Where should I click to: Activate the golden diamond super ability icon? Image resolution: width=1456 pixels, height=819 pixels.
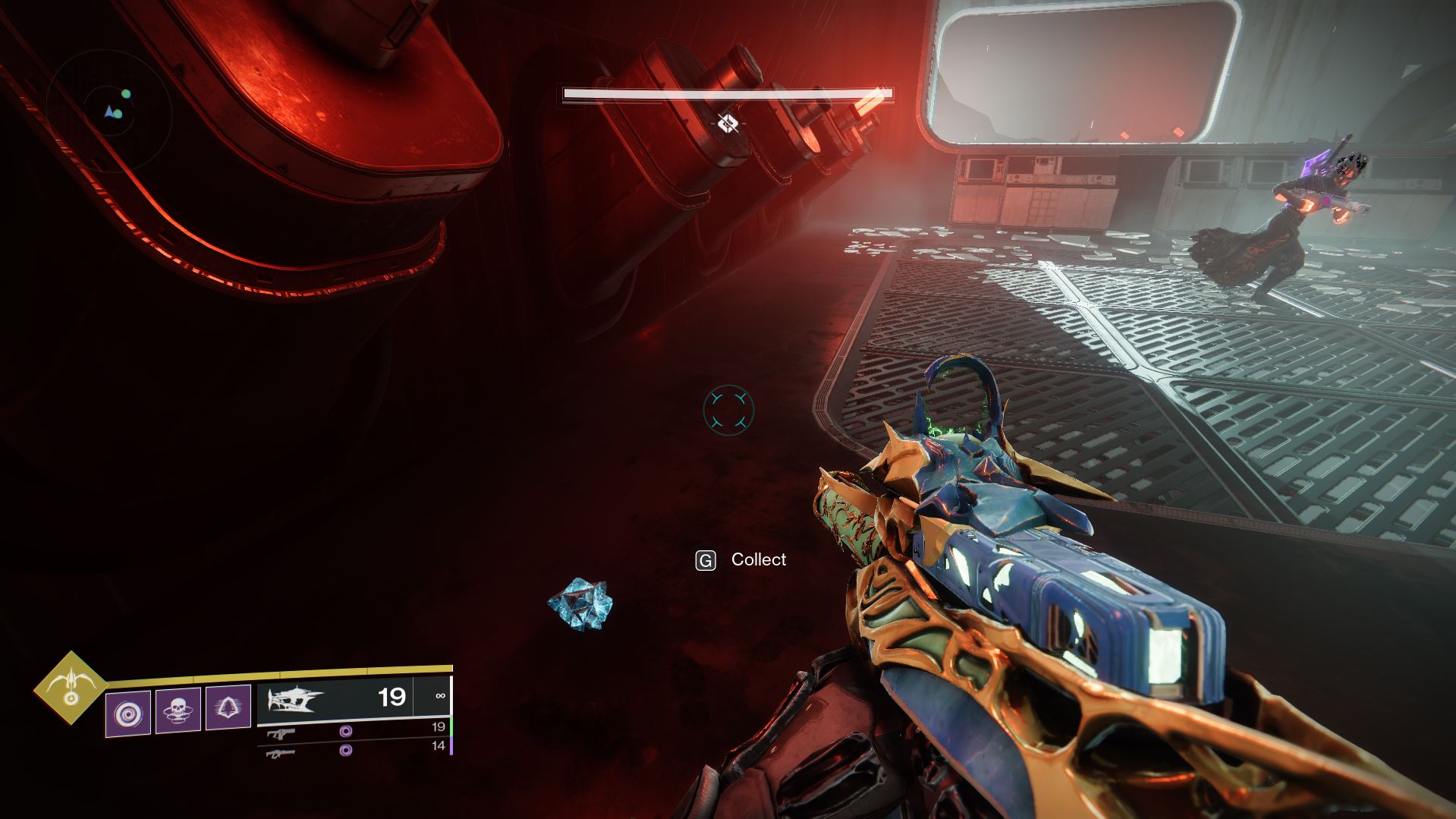(71, 688)
